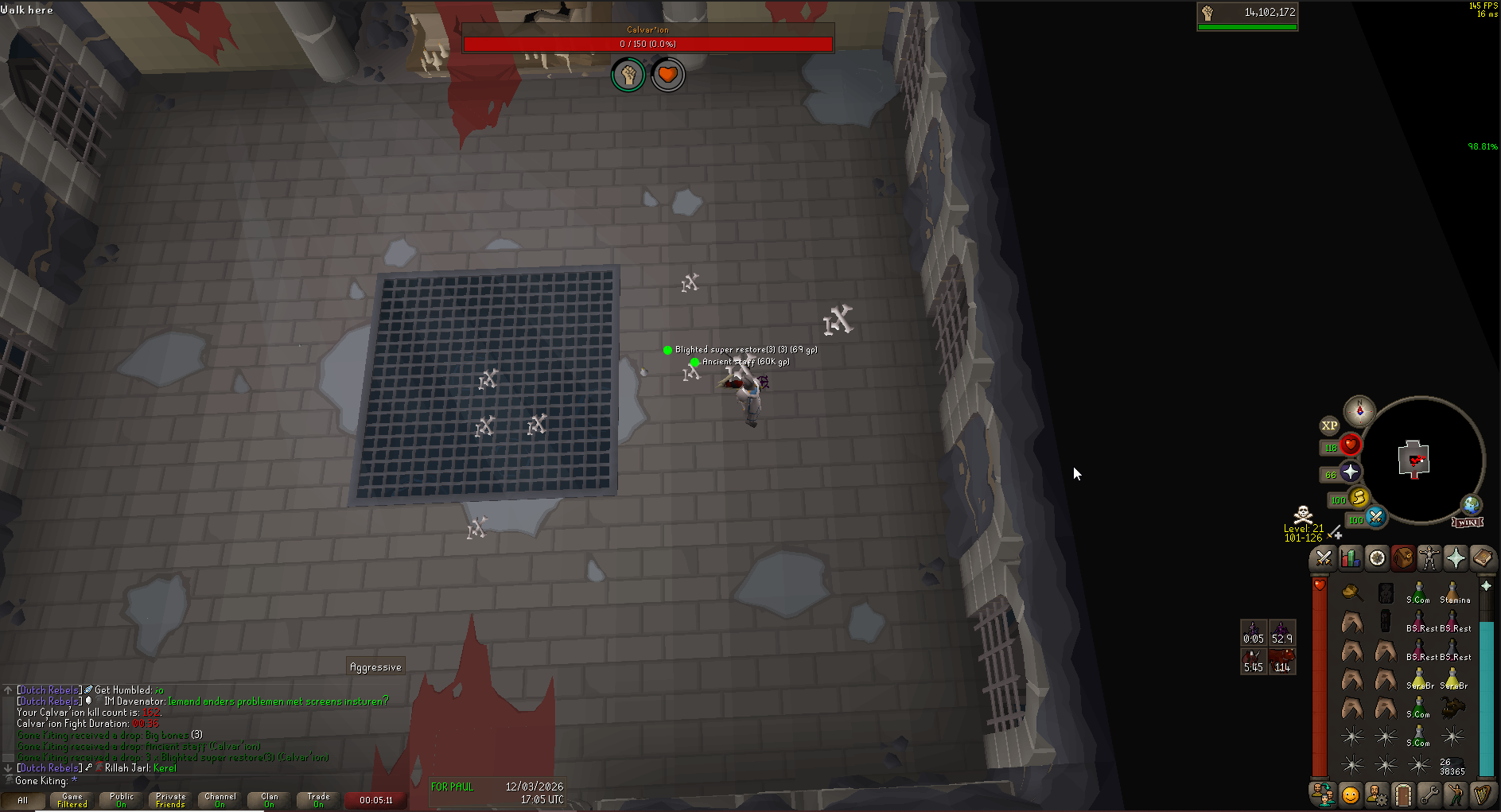Screen dimensions: 1501x812
Task: Toggle the XP drops button
Action: coord(1329,425)
